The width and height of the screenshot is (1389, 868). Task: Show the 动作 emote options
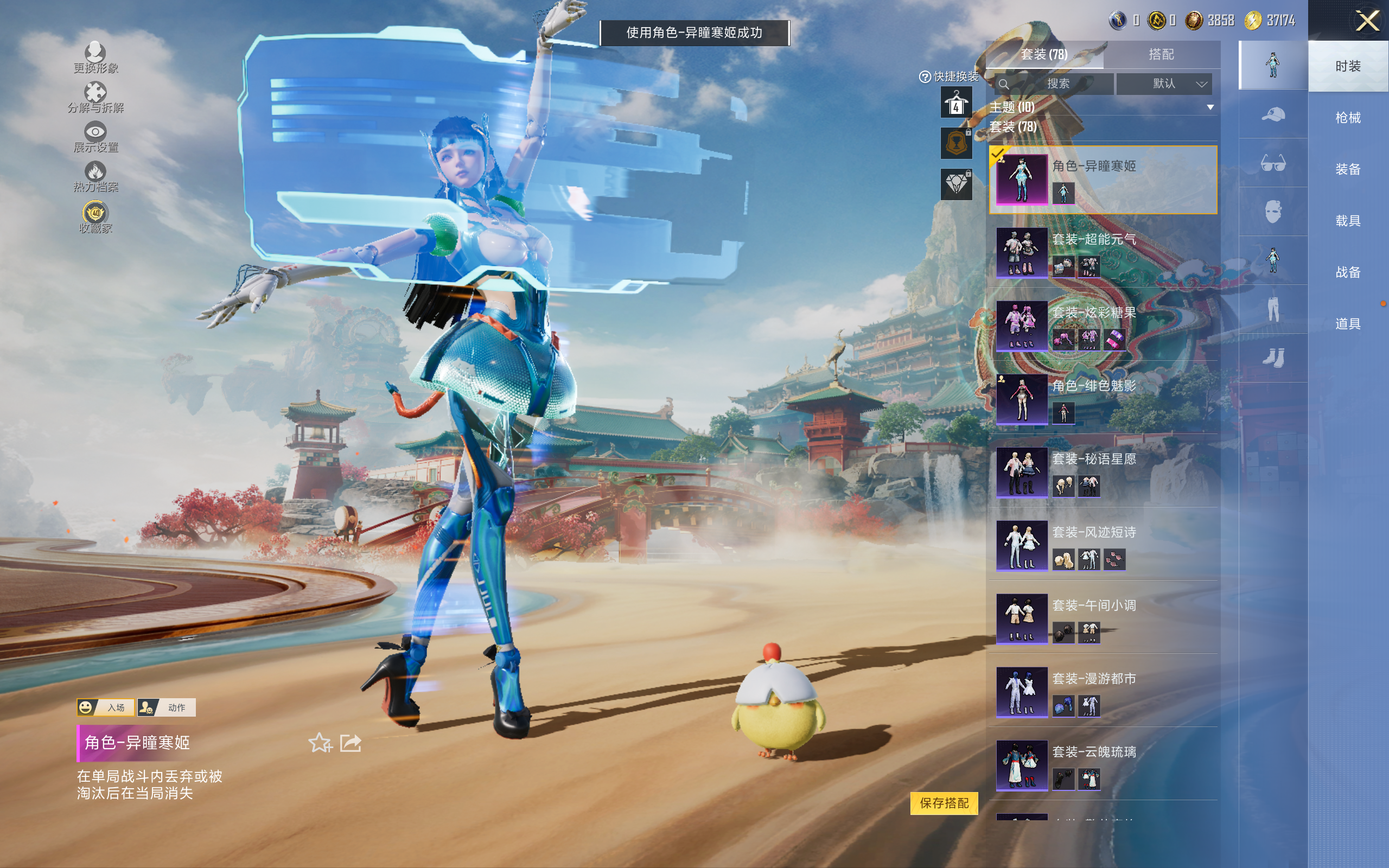pyautogui.click(x=167, y=707)
